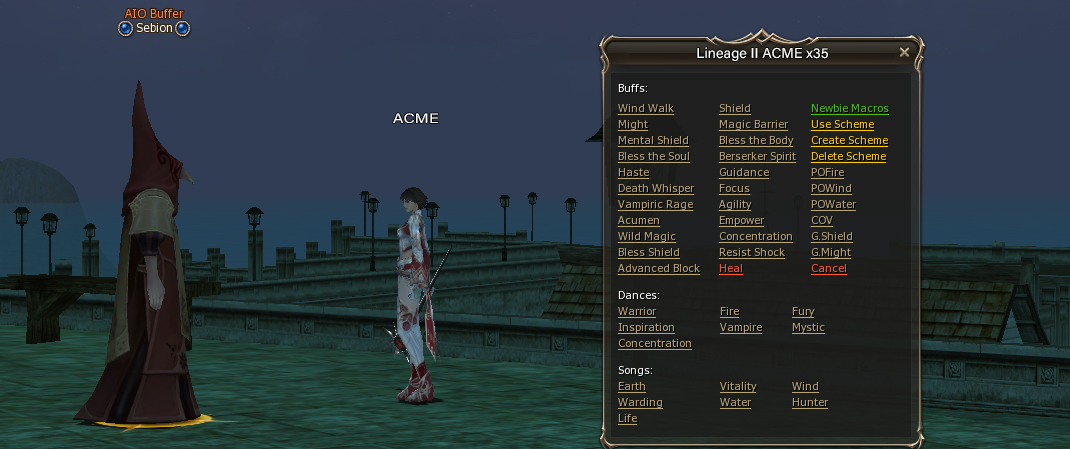Select the Warrior dance
This screenshot has width=1070, height=449.
[637, 311]
